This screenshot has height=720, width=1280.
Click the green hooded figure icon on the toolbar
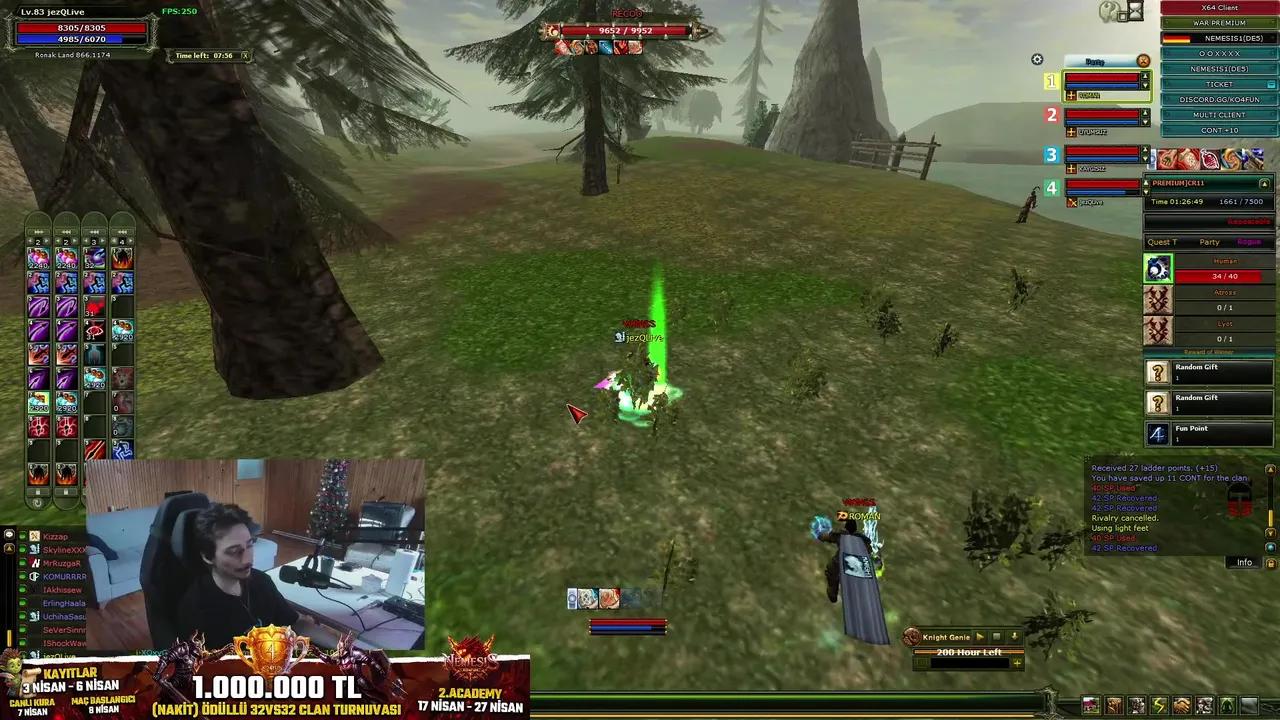click(1227, 705)
